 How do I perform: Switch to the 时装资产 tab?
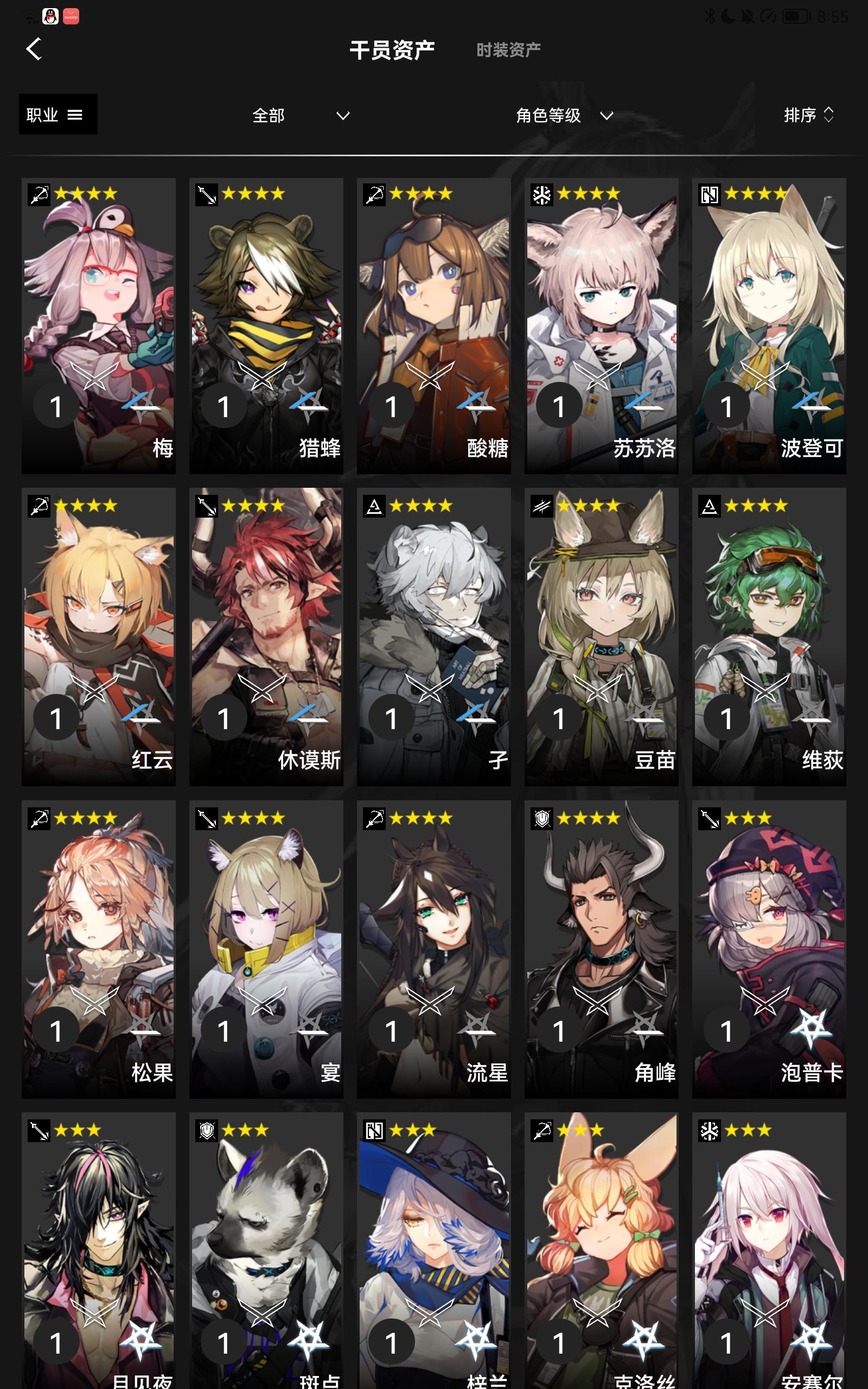click(507, 49)
